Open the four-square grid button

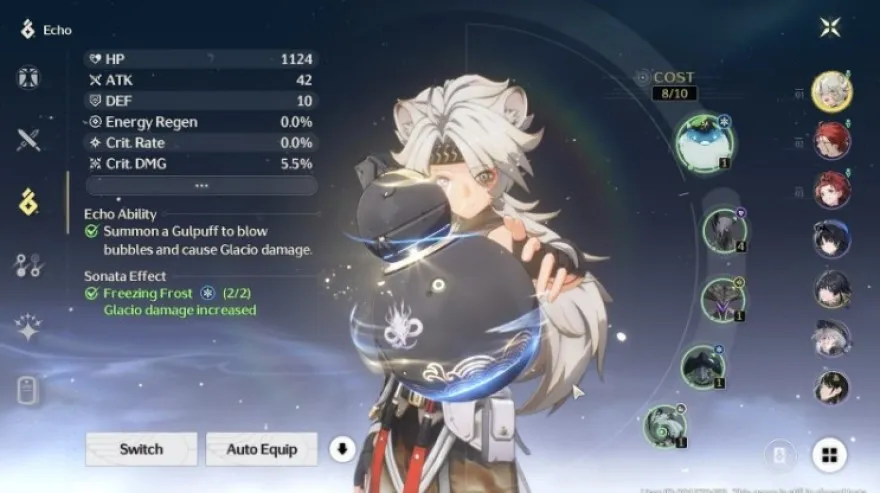(829, 455)
